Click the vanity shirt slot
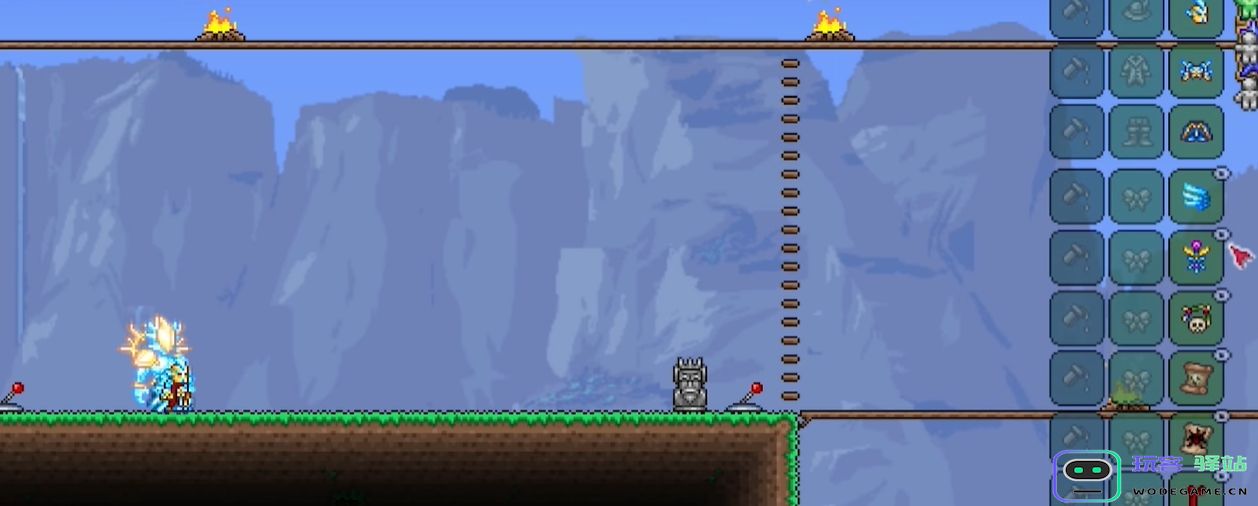1258x506 pixels. tap(1137, 72)
